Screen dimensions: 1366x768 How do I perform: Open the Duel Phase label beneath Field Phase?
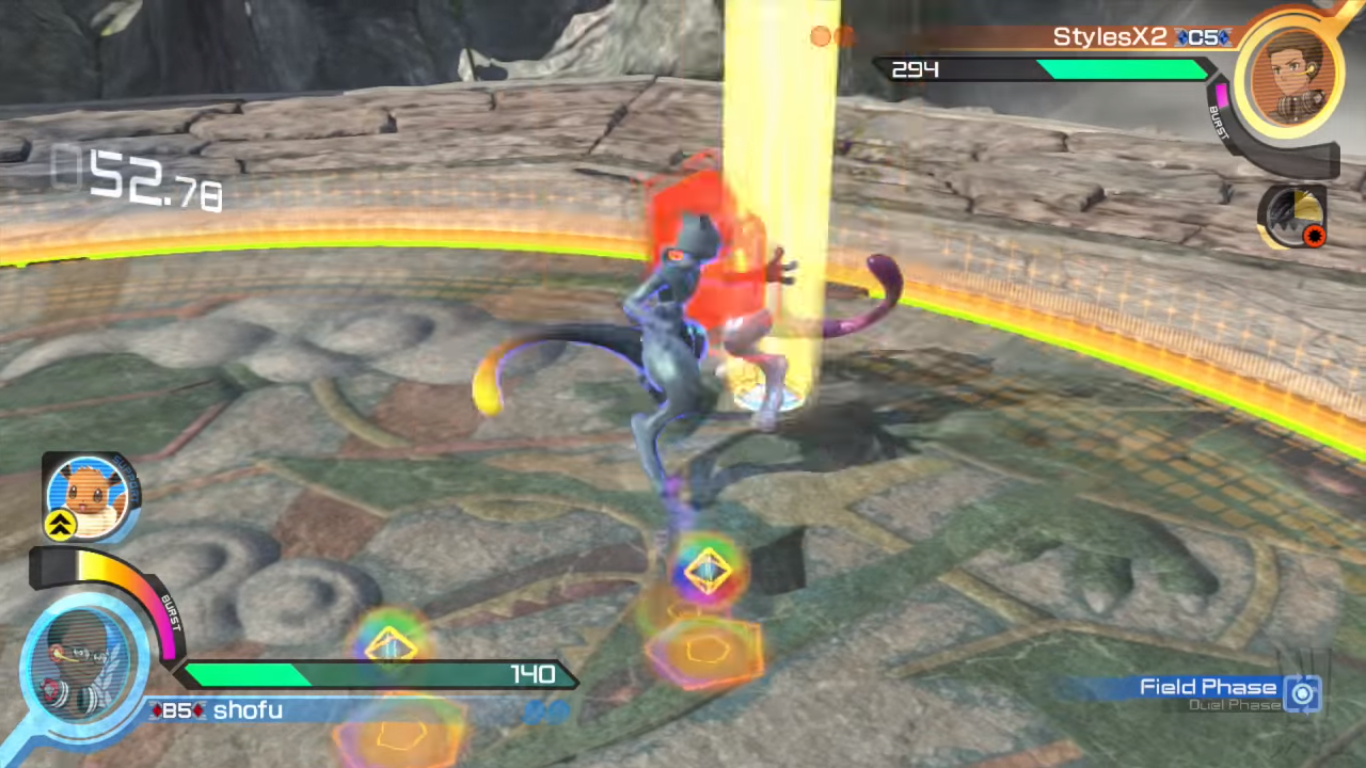(1233, 705)
